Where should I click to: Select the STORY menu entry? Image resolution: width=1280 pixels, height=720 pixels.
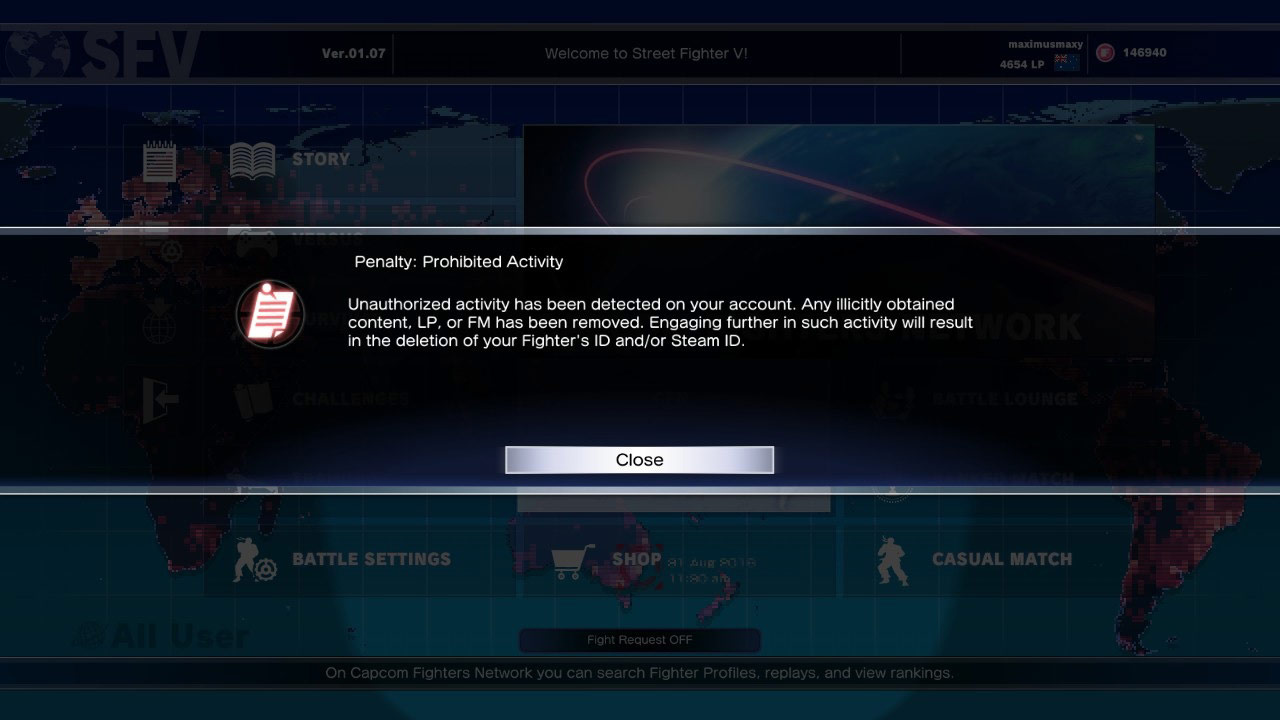[321, 158]
